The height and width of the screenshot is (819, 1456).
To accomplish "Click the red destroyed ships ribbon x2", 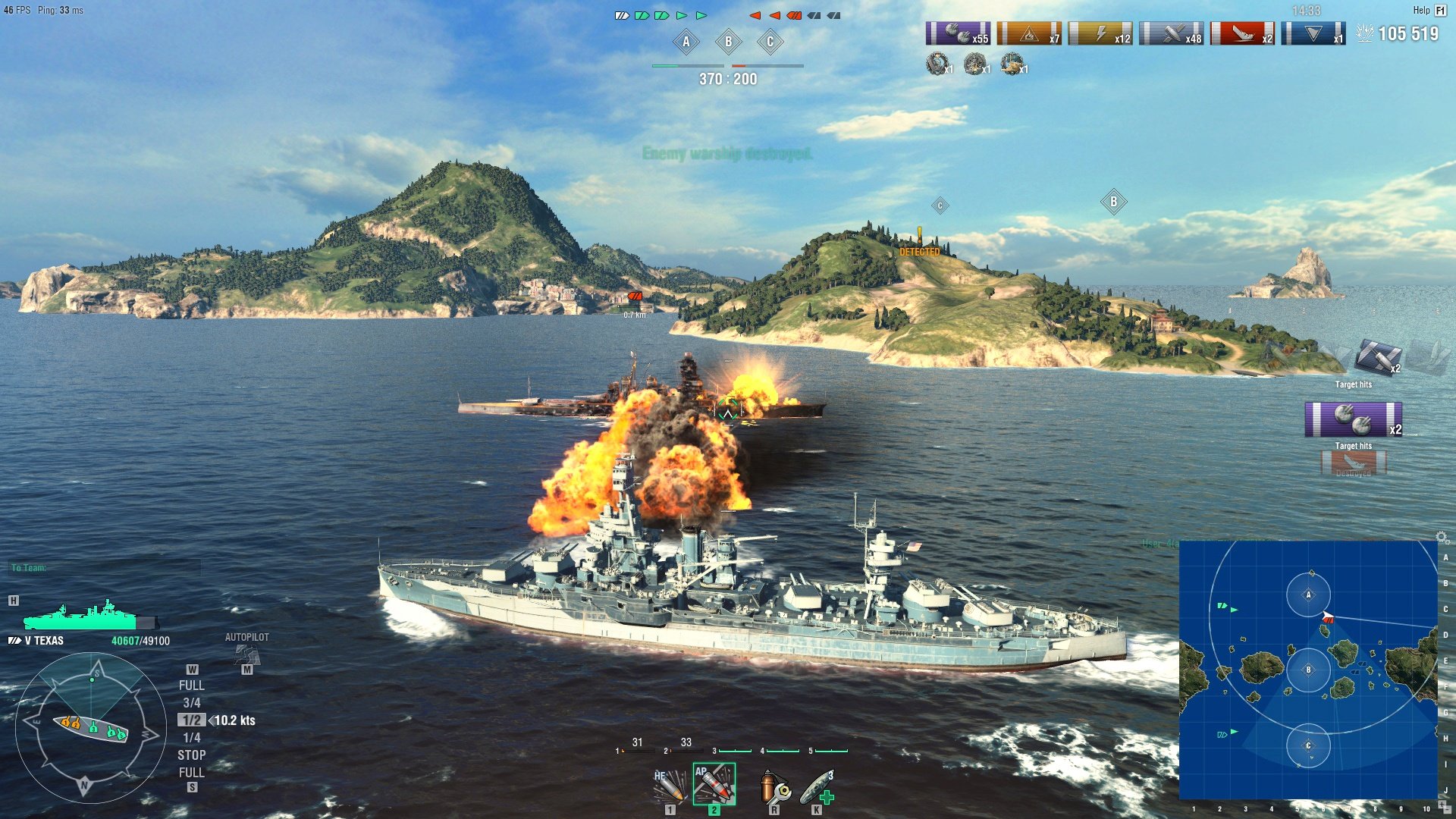I will coord(1242,33).
